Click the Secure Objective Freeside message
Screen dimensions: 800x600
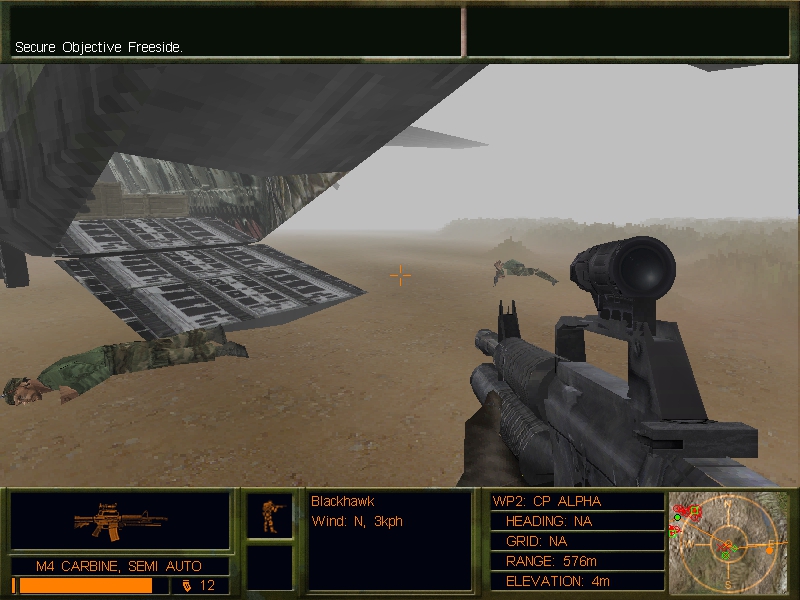(99, 47)
